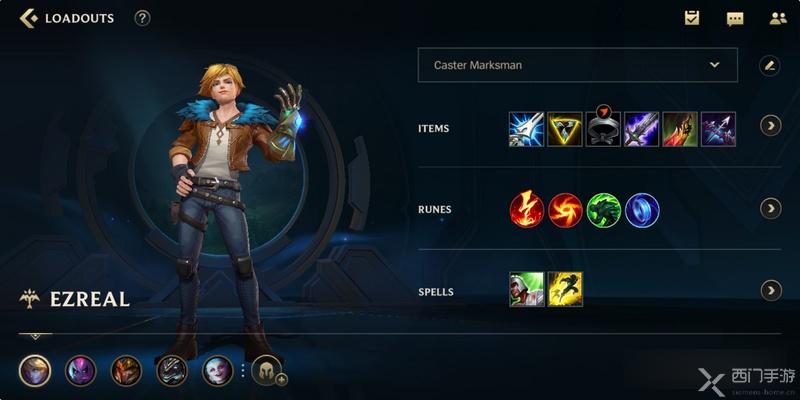
Task: Select the purple masked champion portrait
Action: pos(81,371)
